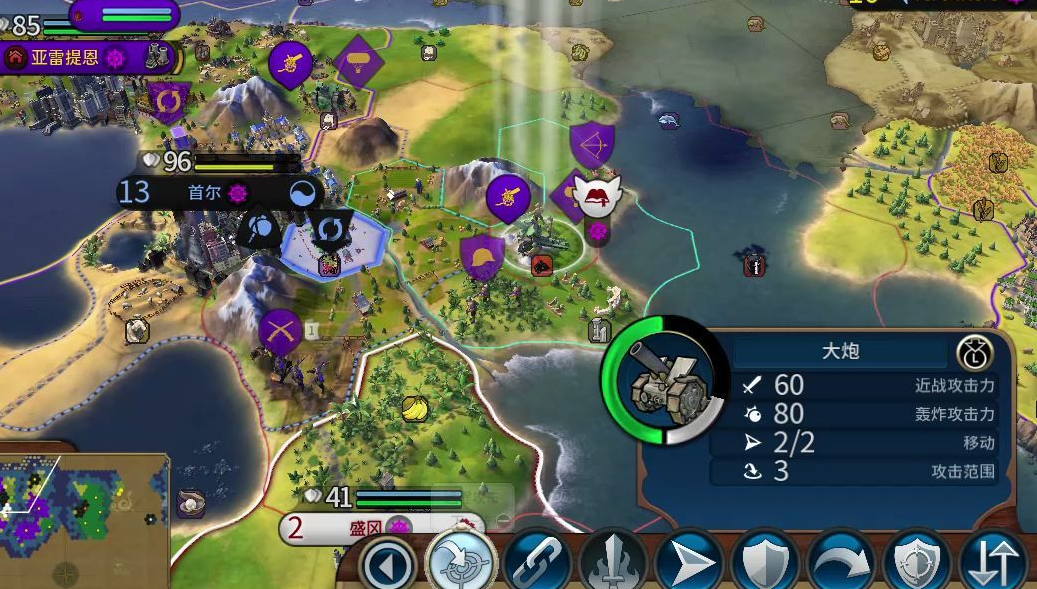The height and width of the screenshot is (589, 1037).
Task: Open the promotion medal icon beside 大炮
Action: [974, 352]
